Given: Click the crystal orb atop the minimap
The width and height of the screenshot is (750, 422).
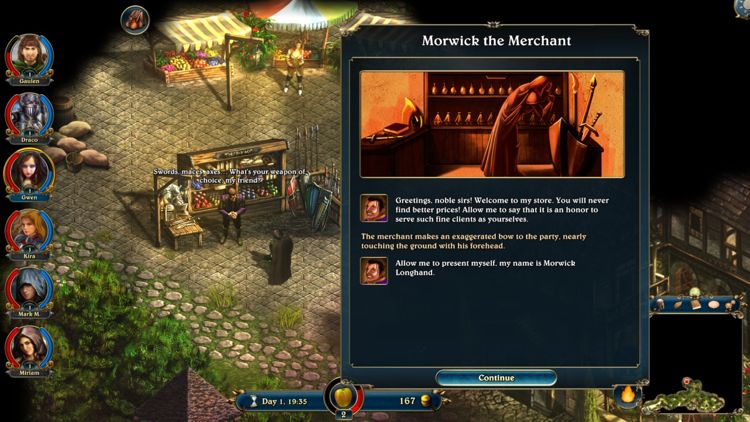Looking at the screenshot, I should click(693, 291).
